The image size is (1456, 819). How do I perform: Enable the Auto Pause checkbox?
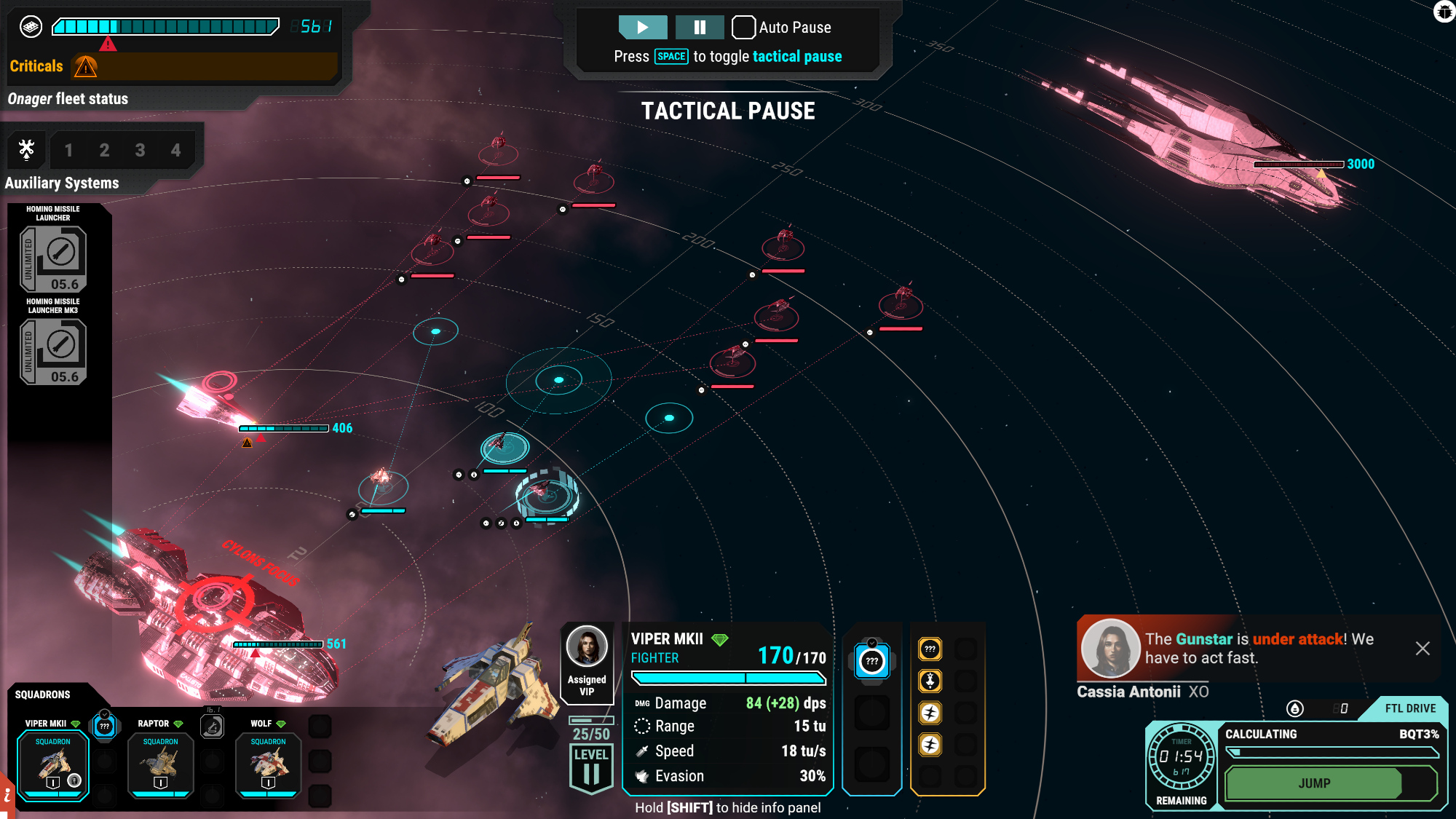743,28
